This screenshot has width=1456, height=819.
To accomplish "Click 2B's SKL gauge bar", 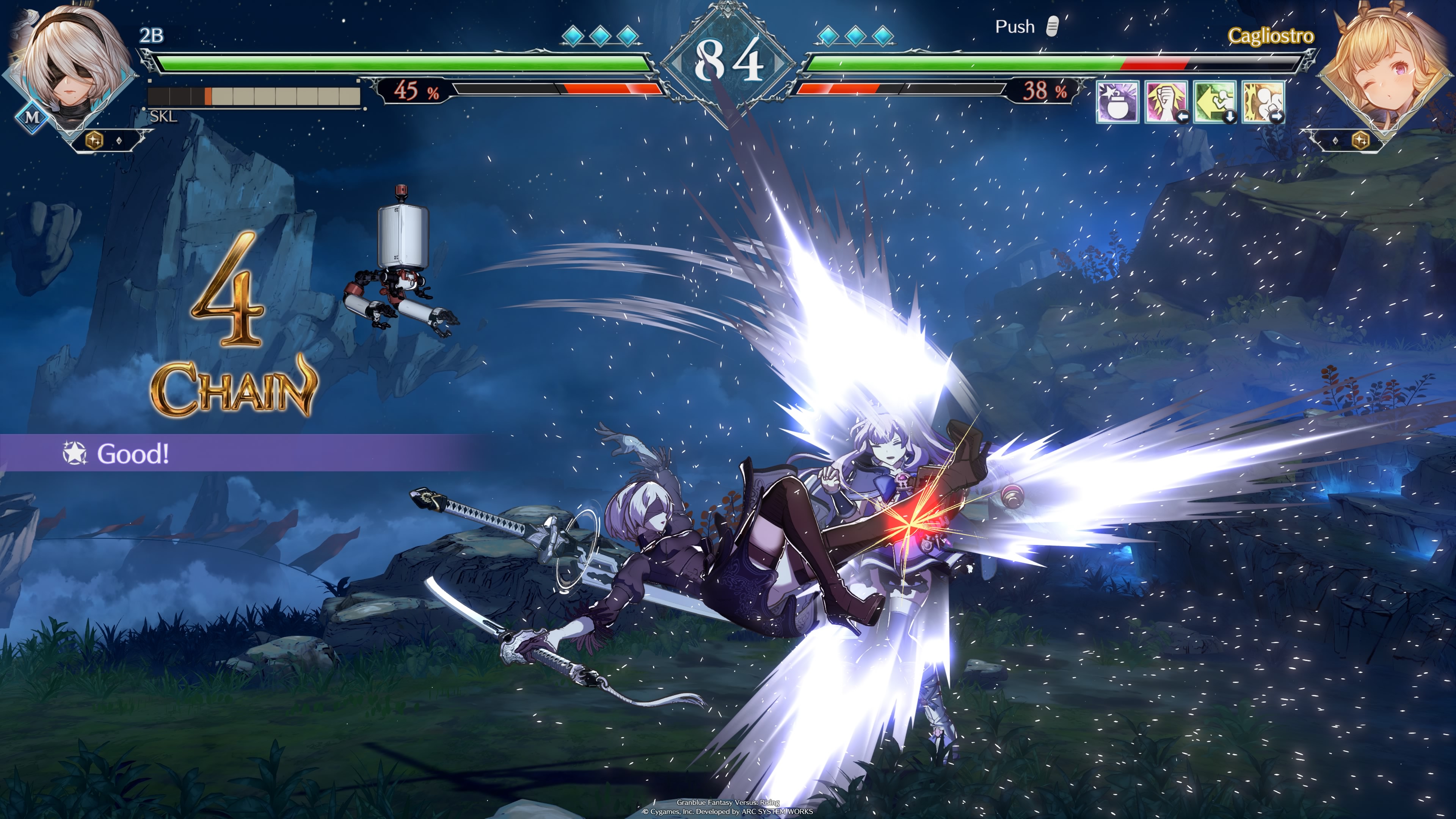I will pyautogui.click(x=254, y=97).
